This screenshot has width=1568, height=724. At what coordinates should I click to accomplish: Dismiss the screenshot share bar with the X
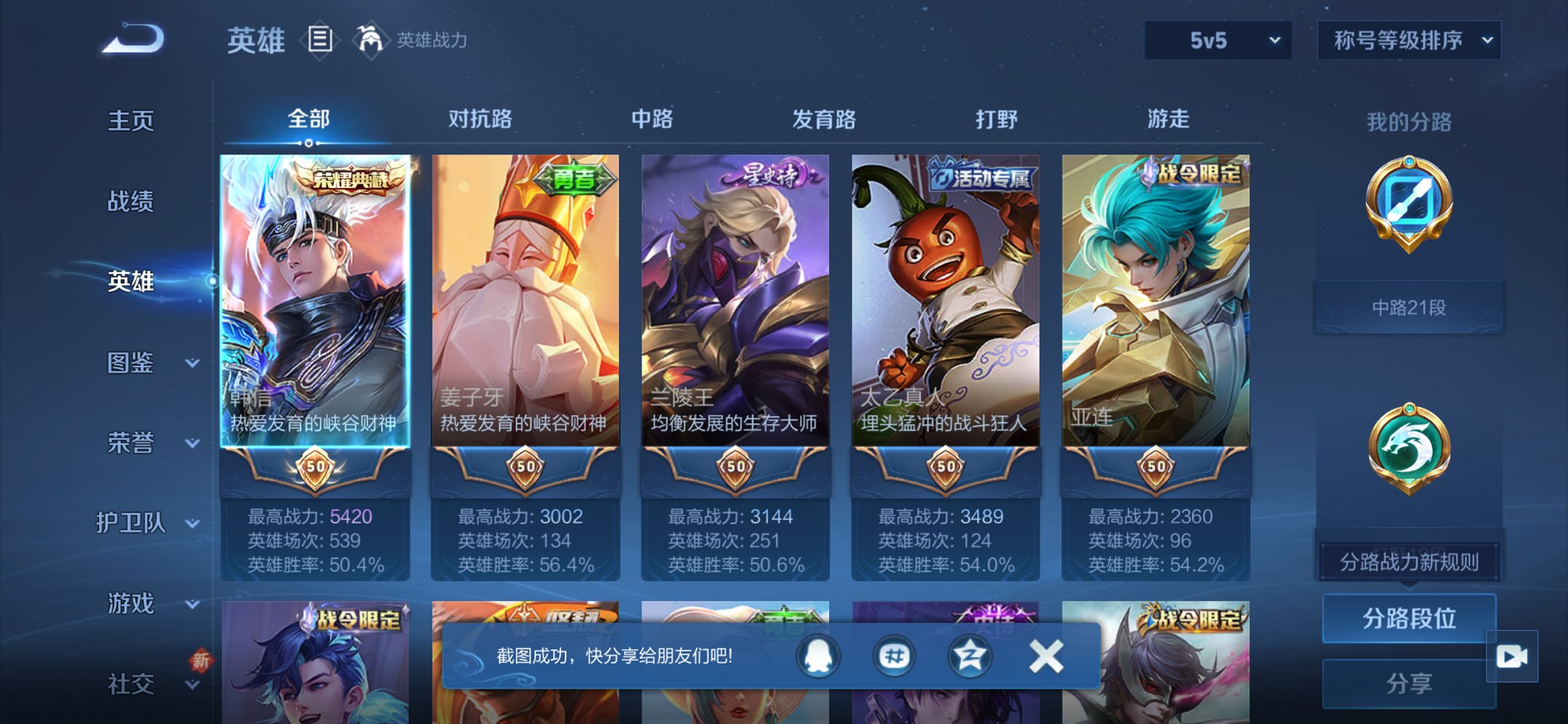pyautogui.click(x=1045, y=655)
